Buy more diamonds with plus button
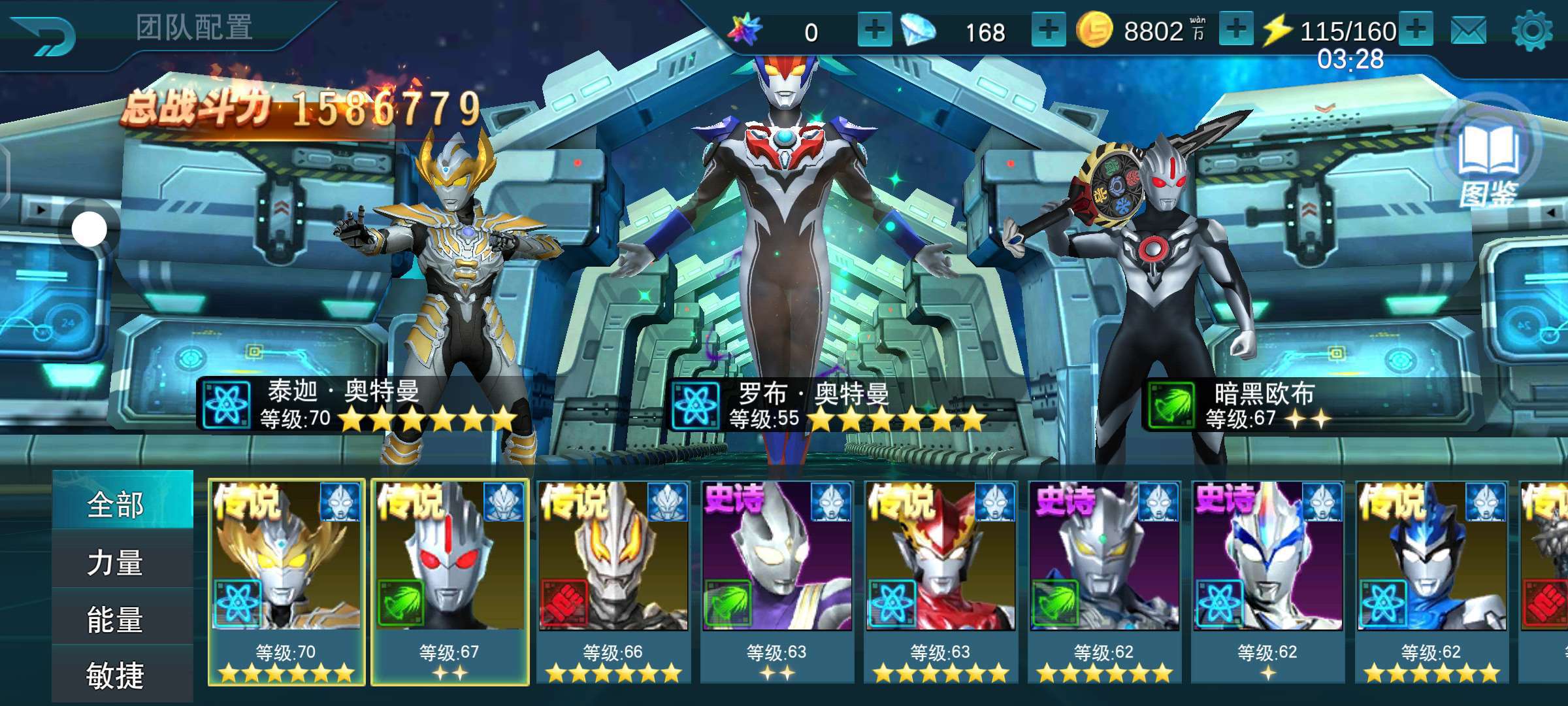Image resolution: width=1568 pixels, height=706 pixels. click(1048, 31)
